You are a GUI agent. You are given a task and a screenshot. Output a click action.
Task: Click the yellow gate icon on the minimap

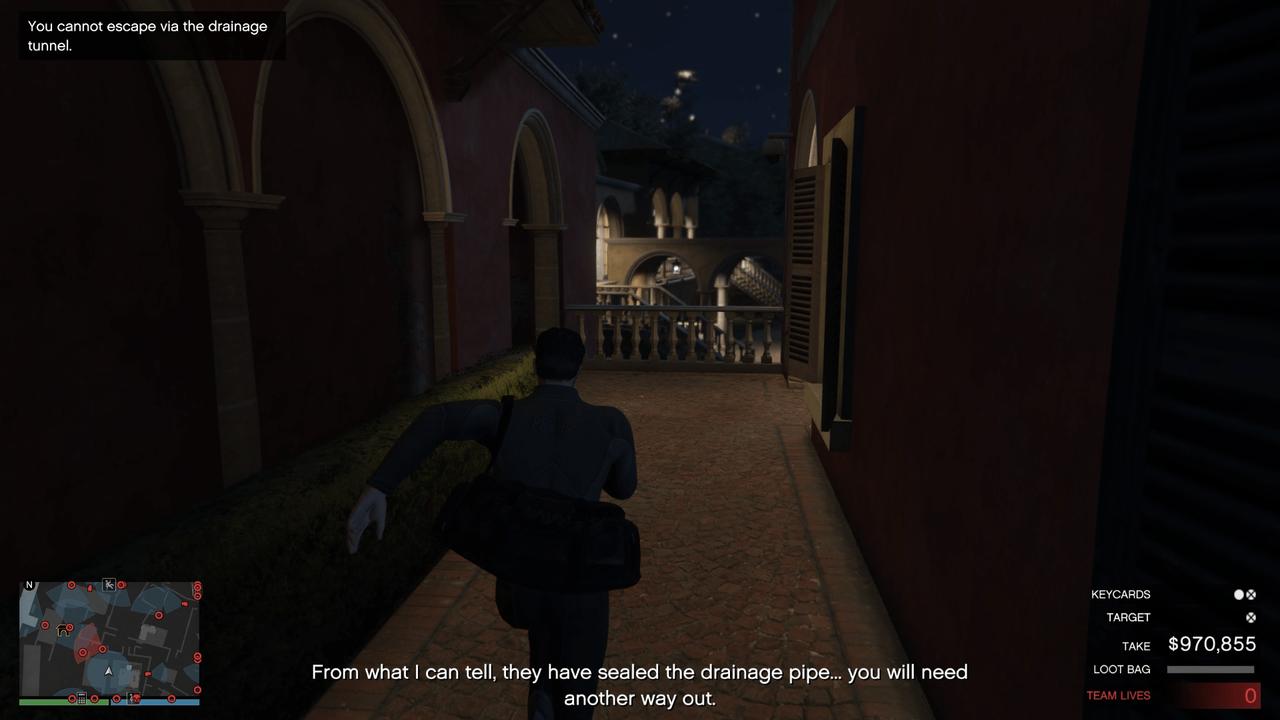coord(63,630)
